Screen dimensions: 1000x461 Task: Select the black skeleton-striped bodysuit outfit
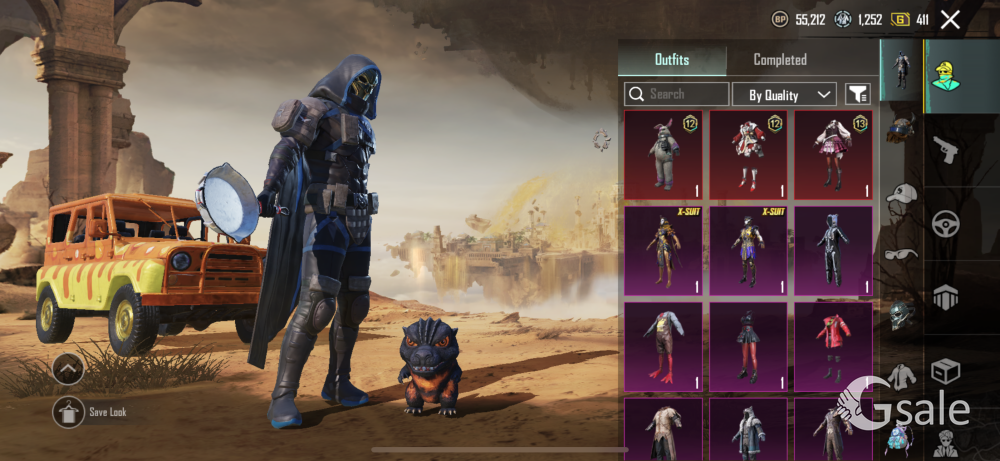tap(833, 250)
